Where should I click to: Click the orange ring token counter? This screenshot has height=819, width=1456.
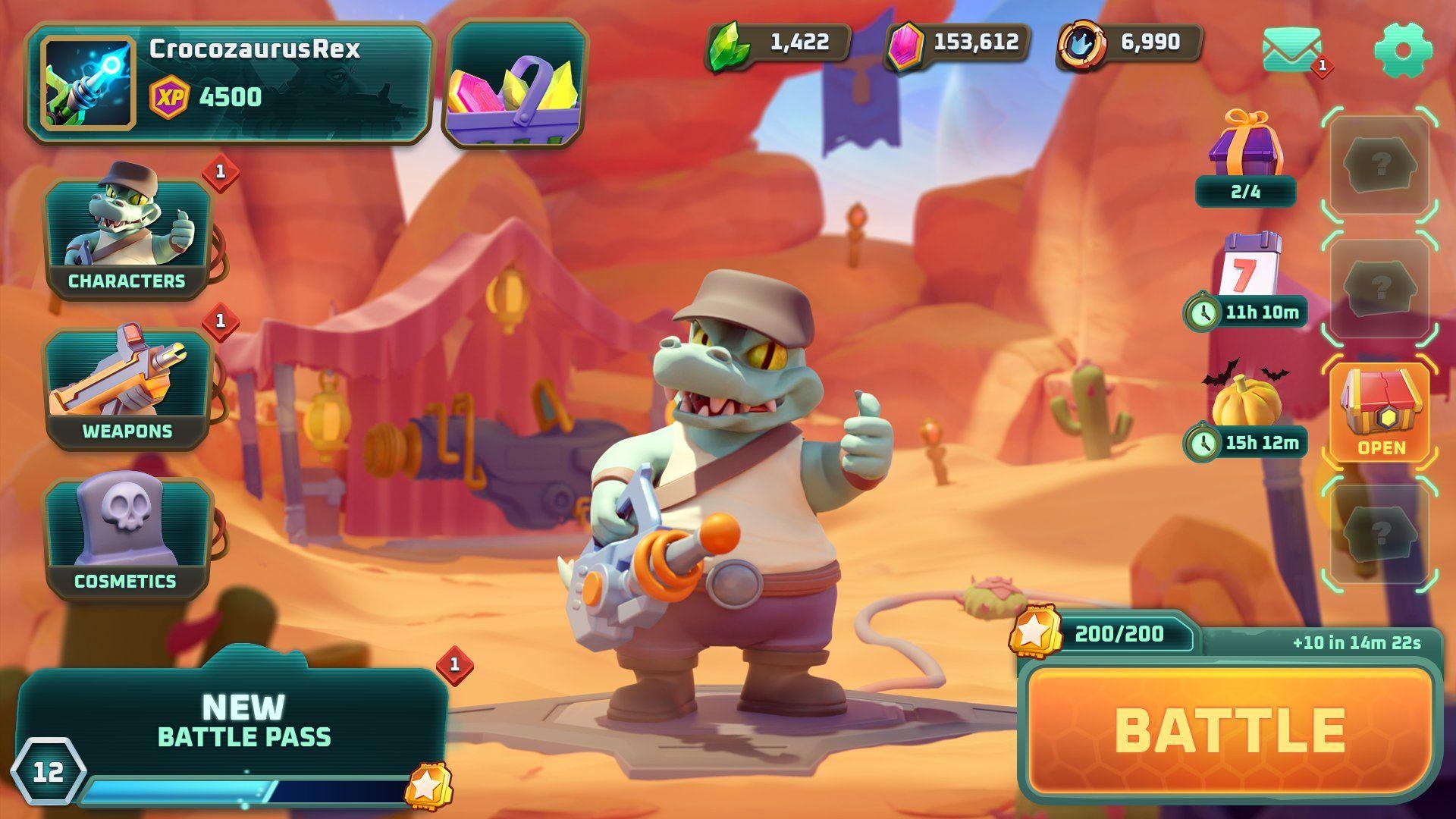(1130, 44)
